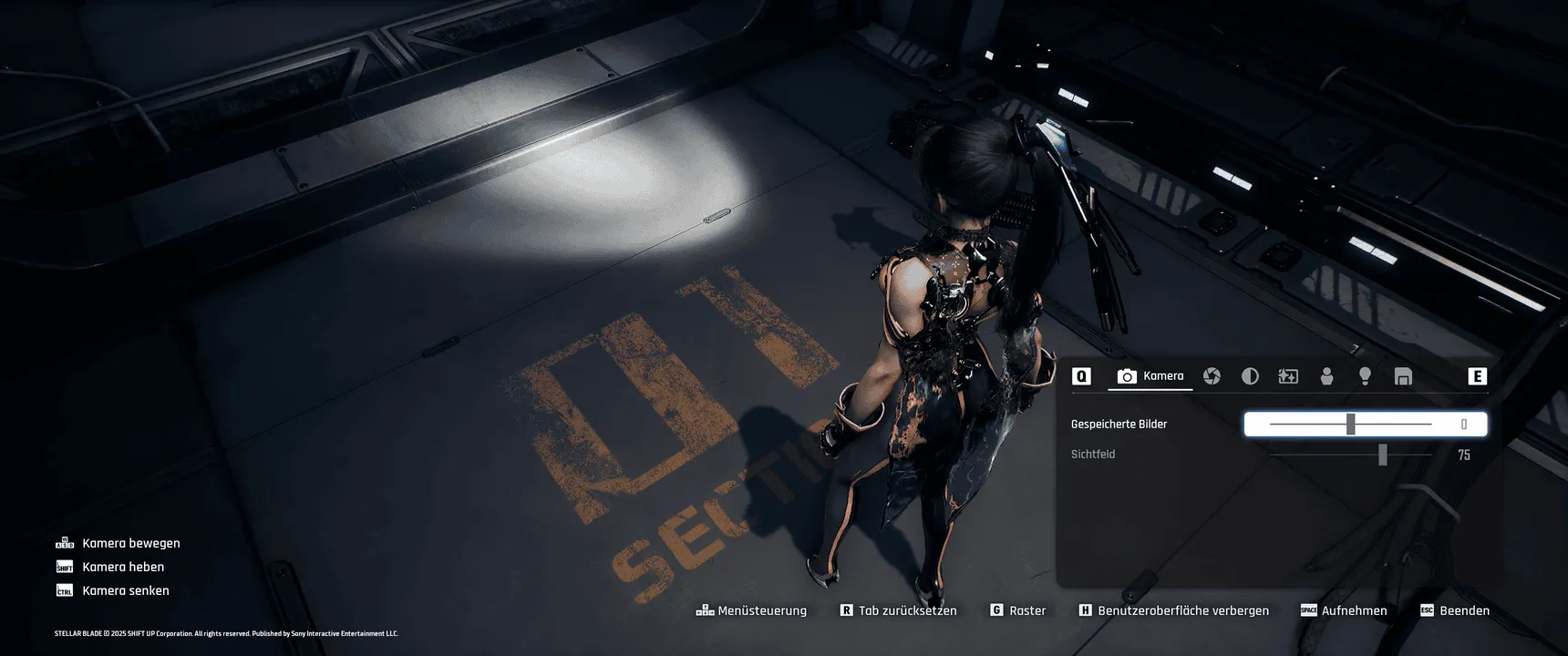Open the aperture settings tab icon

point(1212,375)
